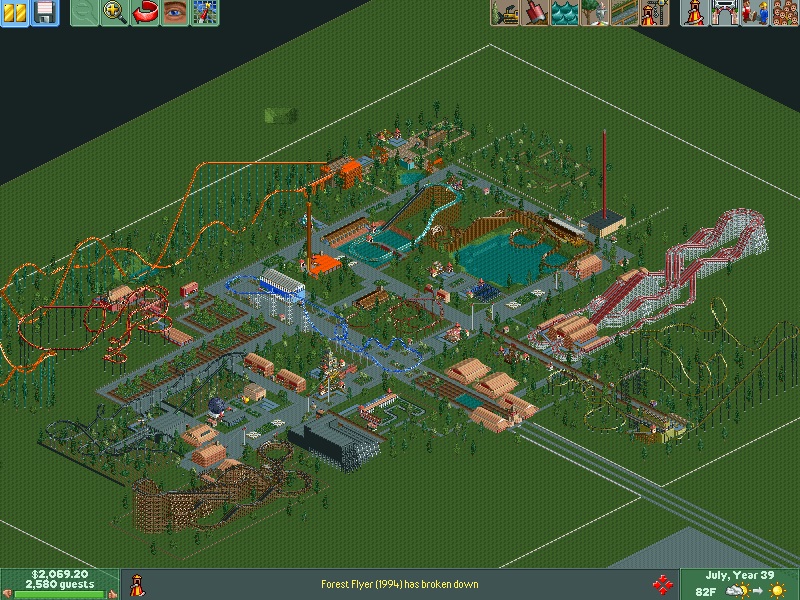Open the eye view options menu
The width and height of the screenshot is (800, 600).
coord(175,13)
